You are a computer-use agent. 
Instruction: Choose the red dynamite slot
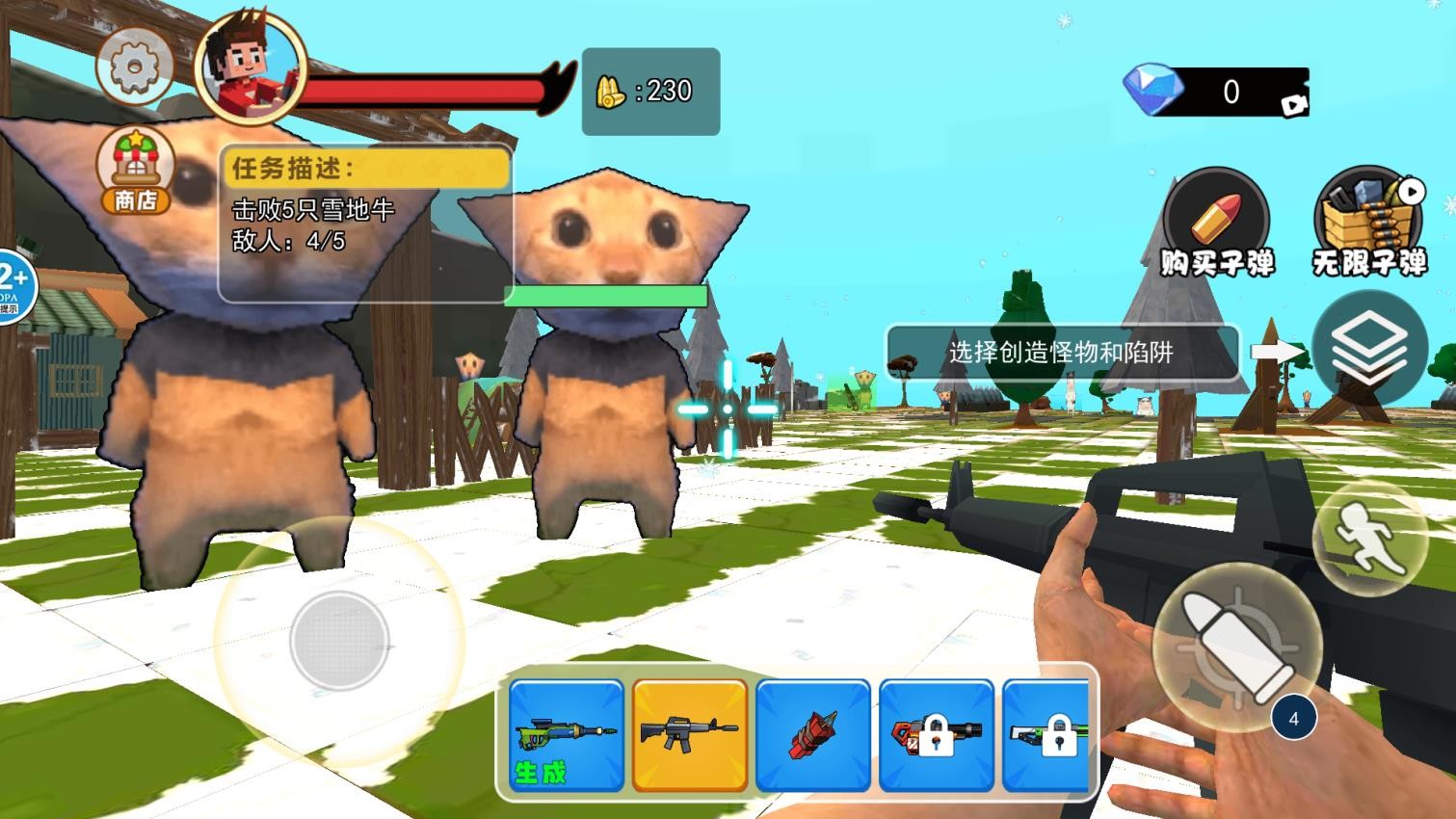pyautogui.click(x=813, y=734)
